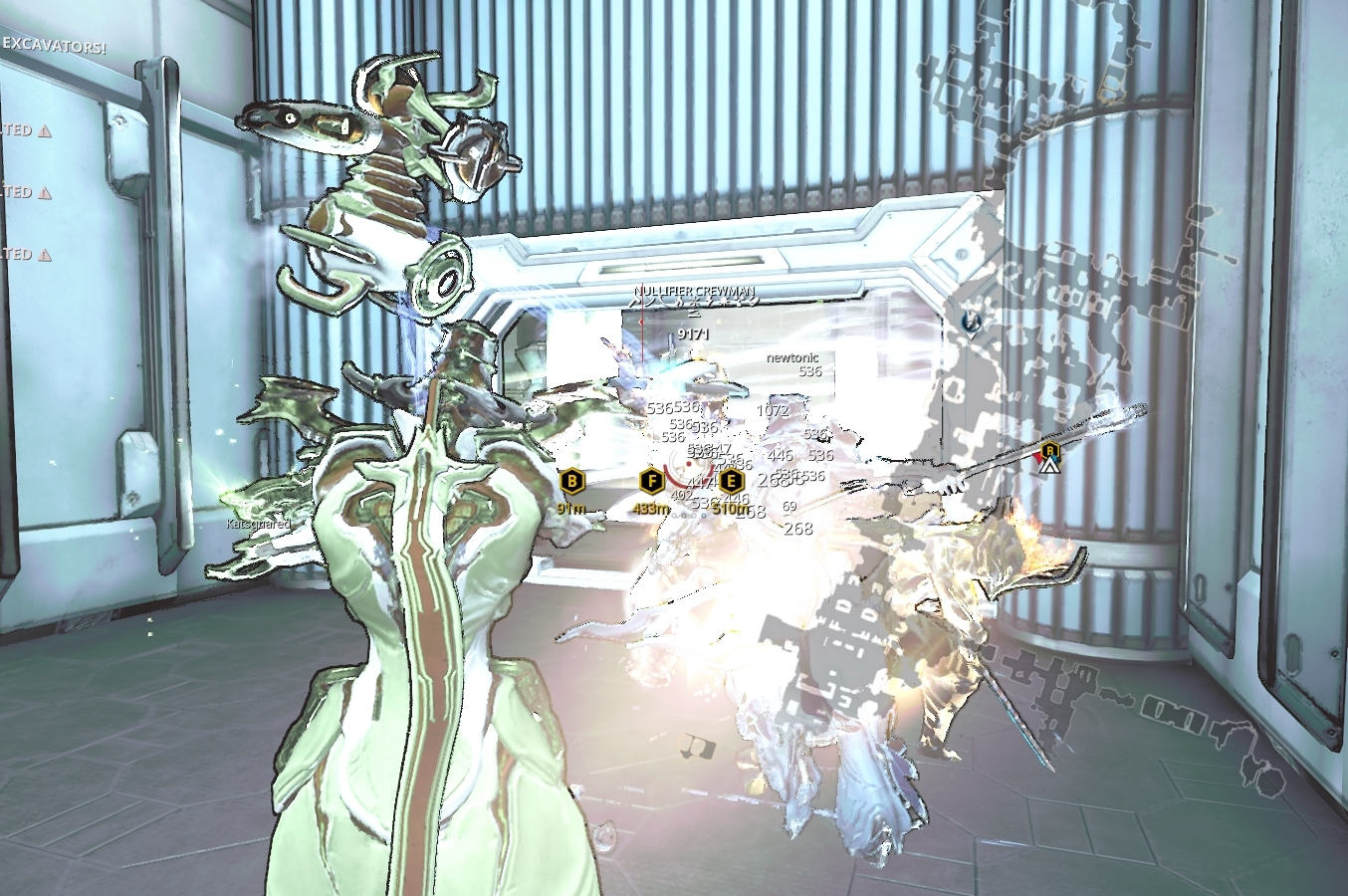Viewport: 1348px width, 896px height.
Task: Click the hexagonal R waypoint near the pillar
Action: (1050, 450)
